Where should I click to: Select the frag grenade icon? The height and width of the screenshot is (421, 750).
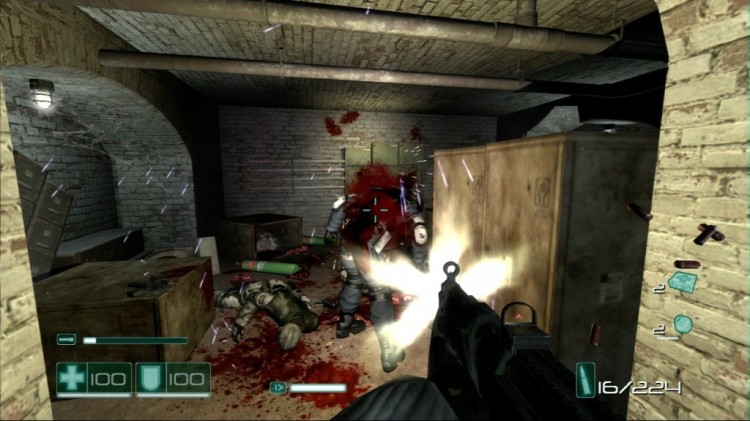(683, 324)
